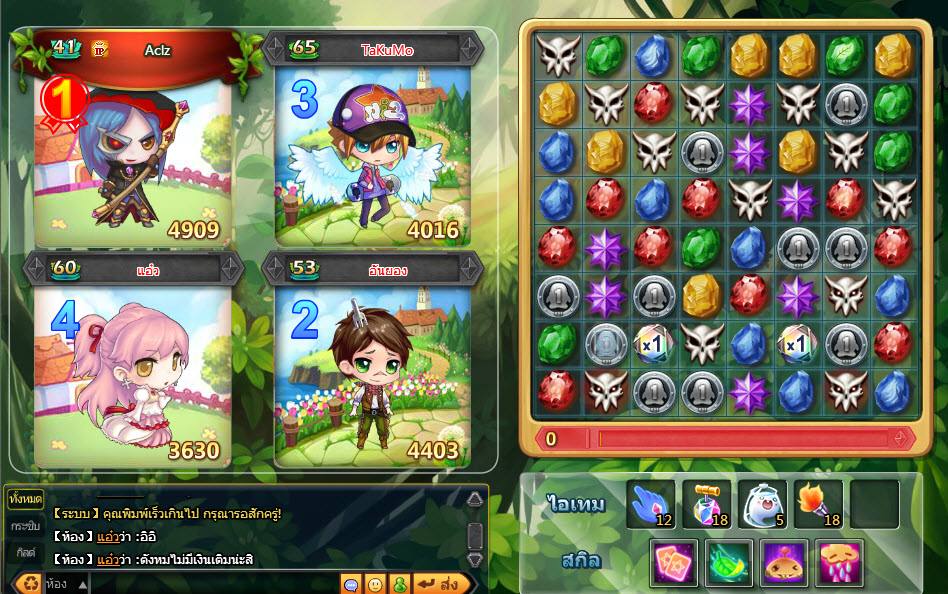Activate the orange blob skill
948x594 pixels.
784,562
